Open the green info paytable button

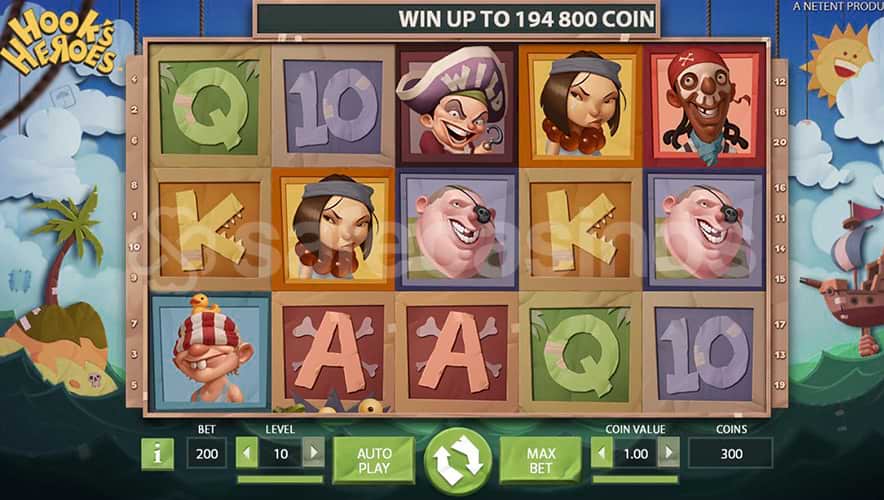pyautogui.click(x=157, y=454)
